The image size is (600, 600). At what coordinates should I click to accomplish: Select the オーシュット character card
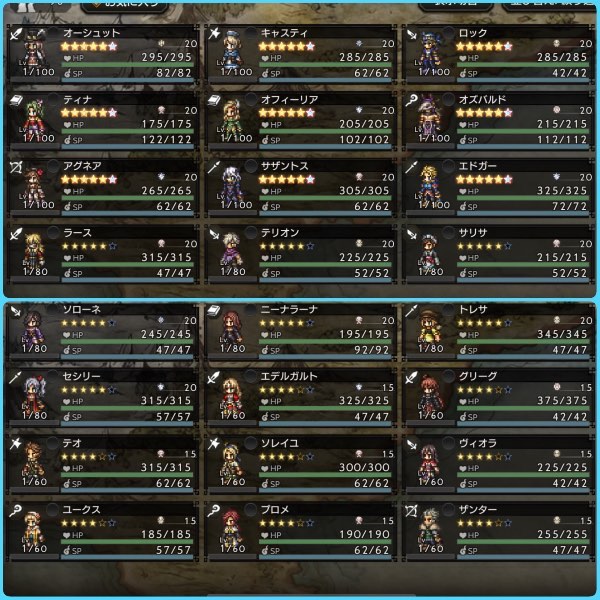[x=100, y=53]
